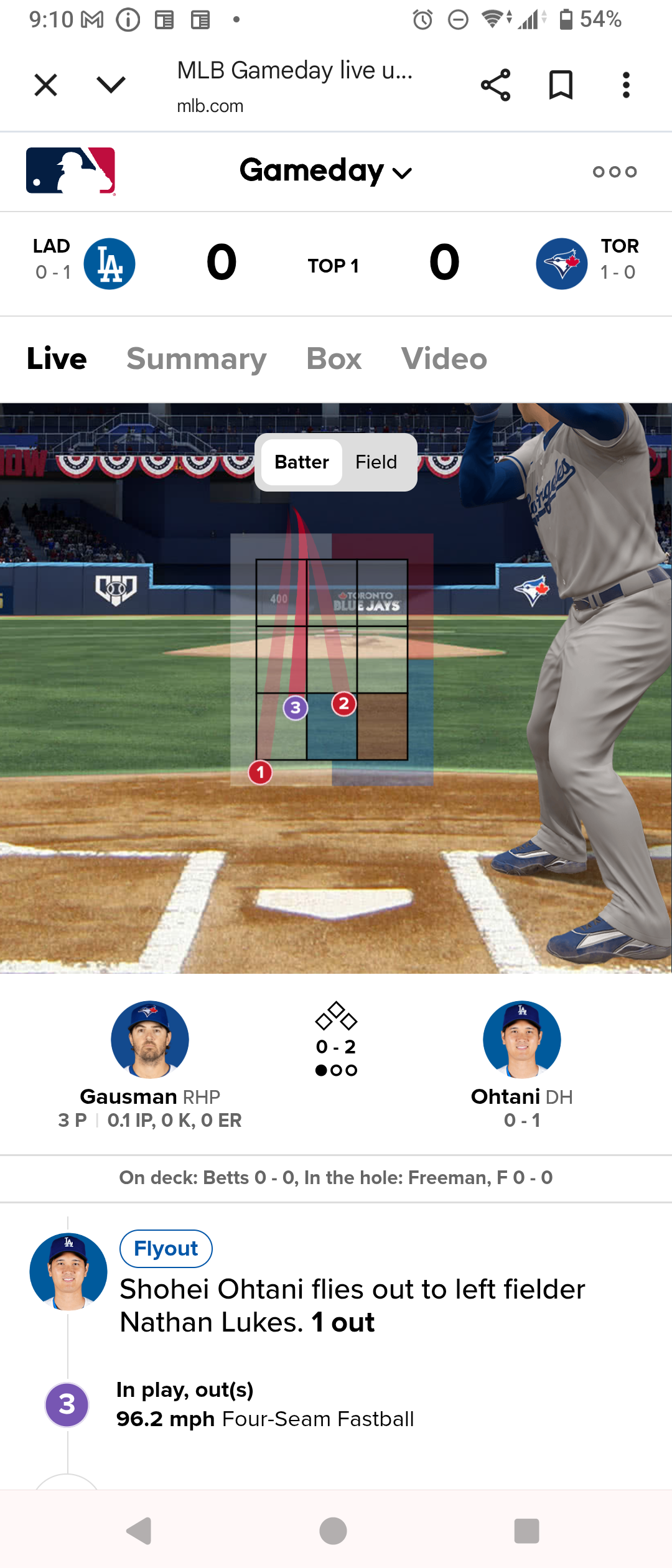672x1568 pixels.
Task: Select pitch marker 2 in strike zone
Action: pyautogui.click(x=343, y=704)
